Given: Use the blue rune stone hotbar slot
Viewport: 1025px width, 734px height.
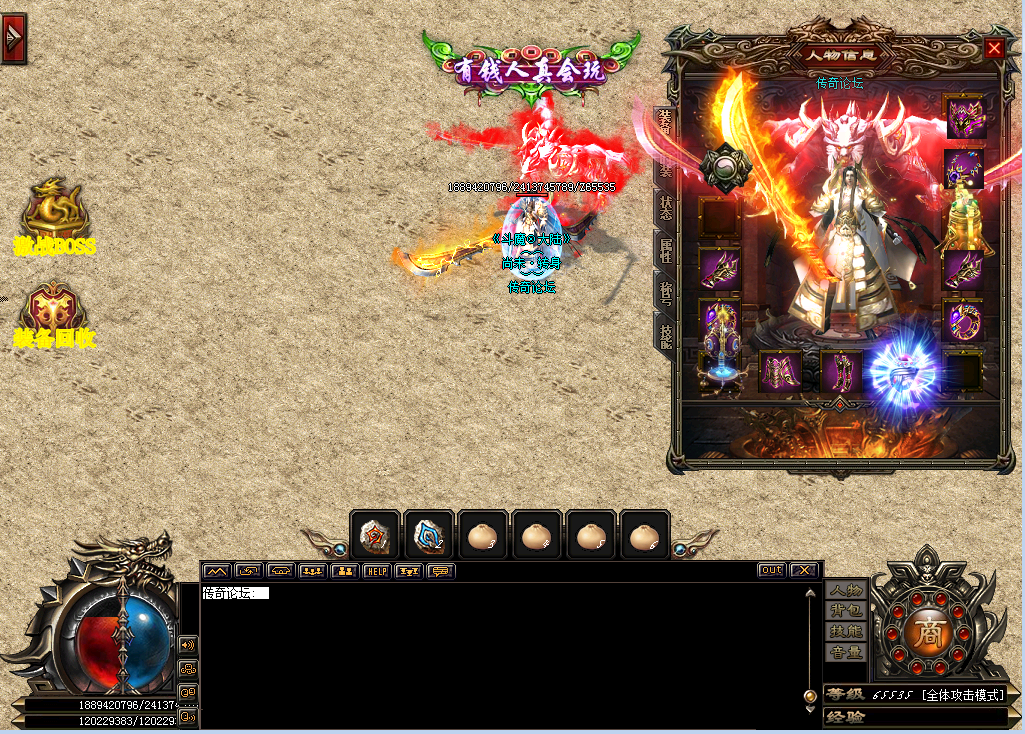Looking at the screenshot, I should coord(429,537).
